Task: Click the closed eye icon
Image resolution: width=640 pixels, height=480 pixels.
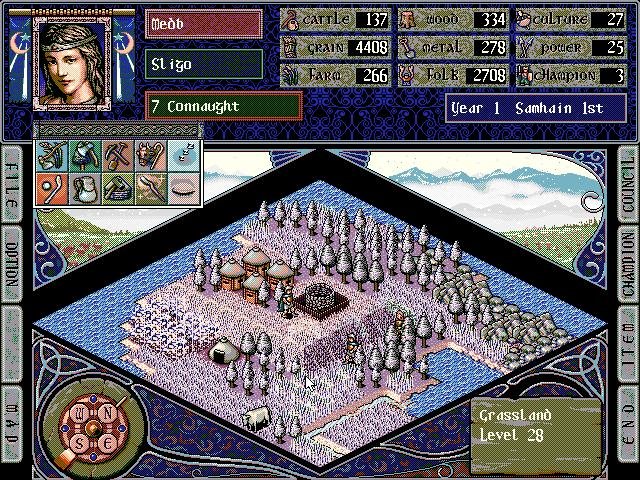Action: (183, 188)
